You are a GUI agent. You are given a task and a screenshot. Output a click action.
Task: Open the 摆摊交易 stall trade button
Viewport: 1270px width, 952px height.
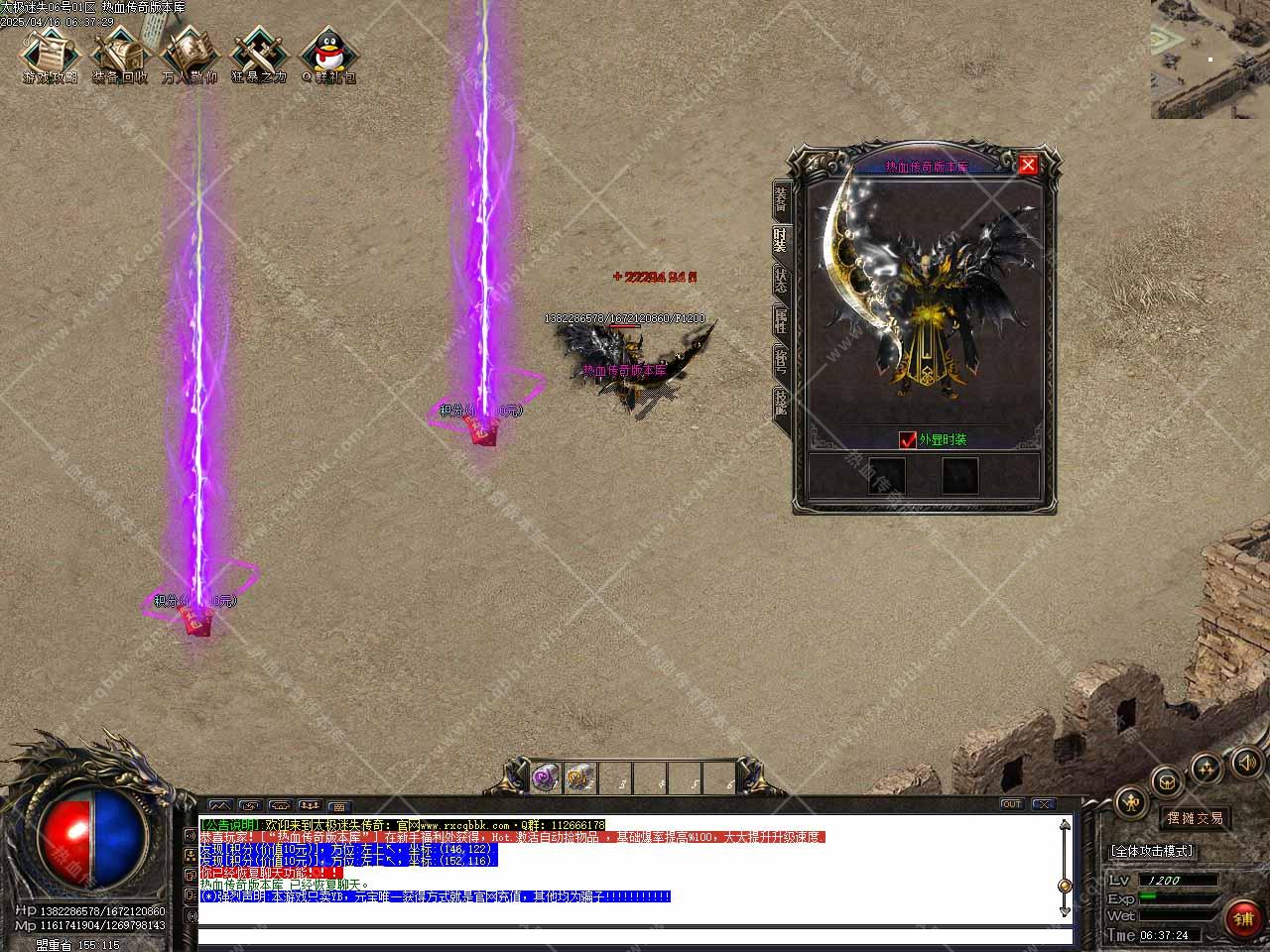(x=1195, y=818)
